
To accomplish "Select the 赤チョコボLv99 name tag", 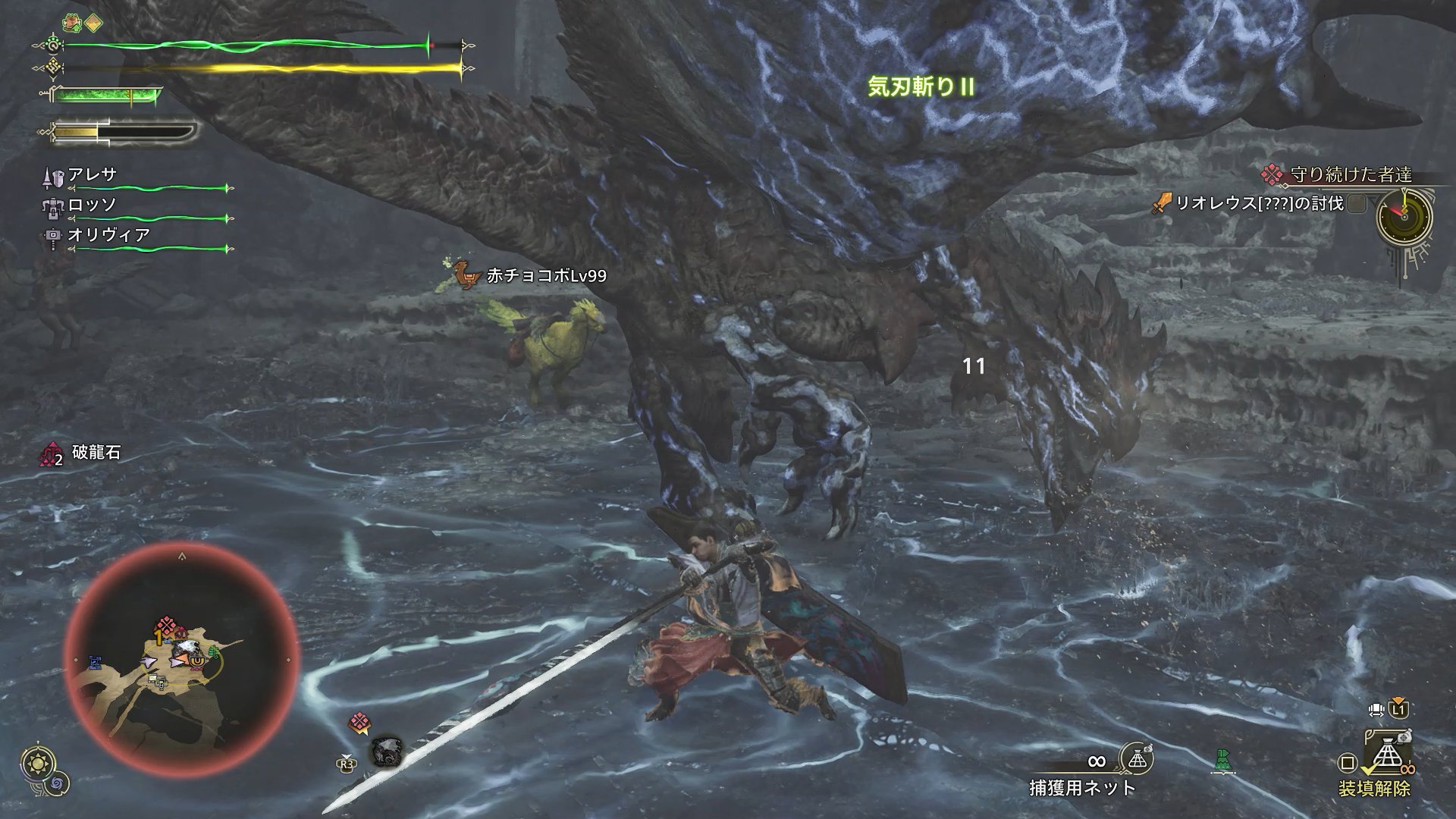I will pyautogui.click(x=546, y=276).
